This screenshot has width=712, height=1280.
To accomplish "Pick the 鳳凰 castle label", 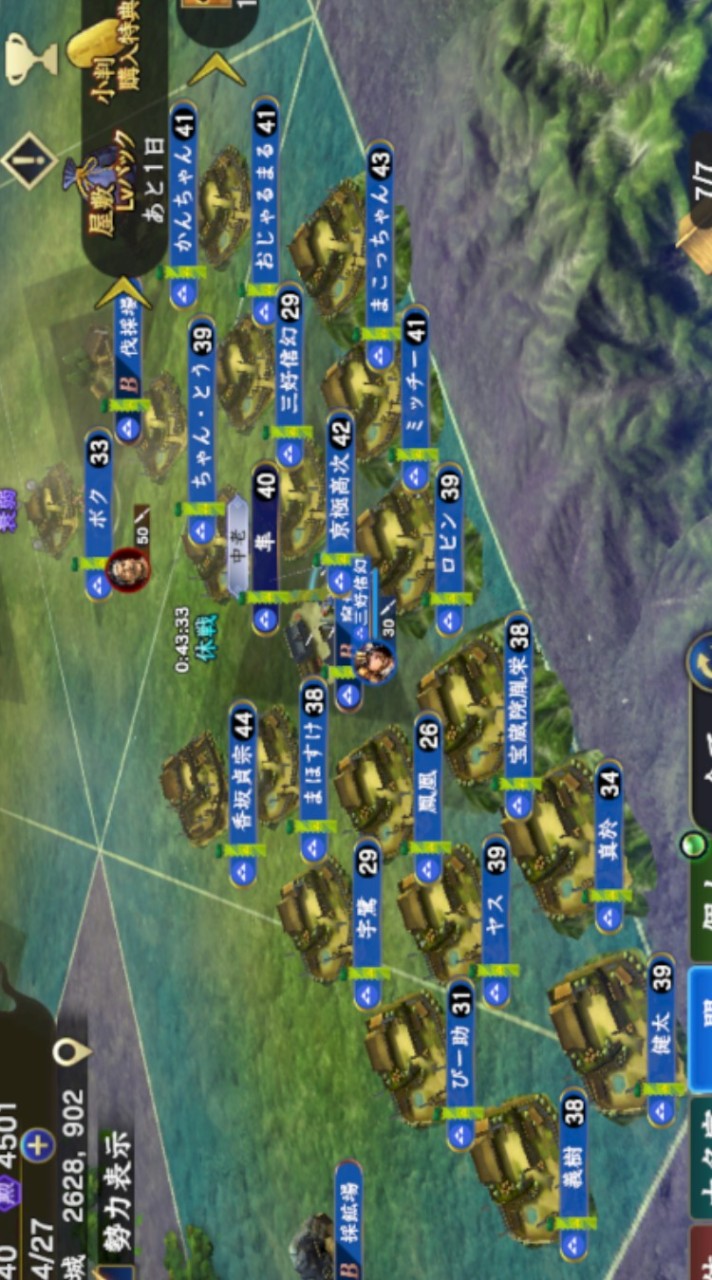I will 428,797.
